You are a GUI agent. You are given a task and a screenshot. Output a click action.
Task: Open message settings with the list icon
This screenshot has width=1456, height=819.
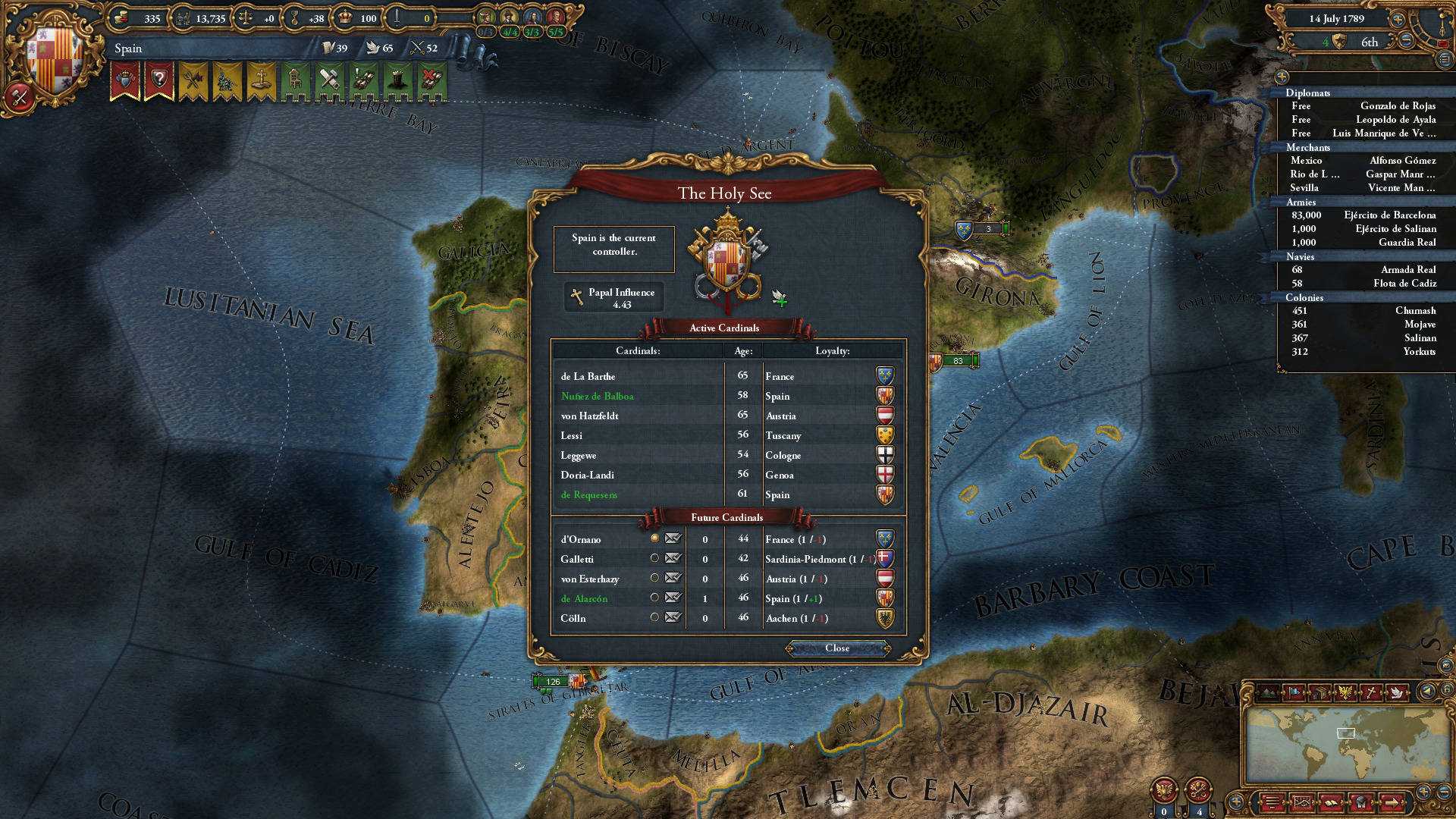pos(1272,802)
